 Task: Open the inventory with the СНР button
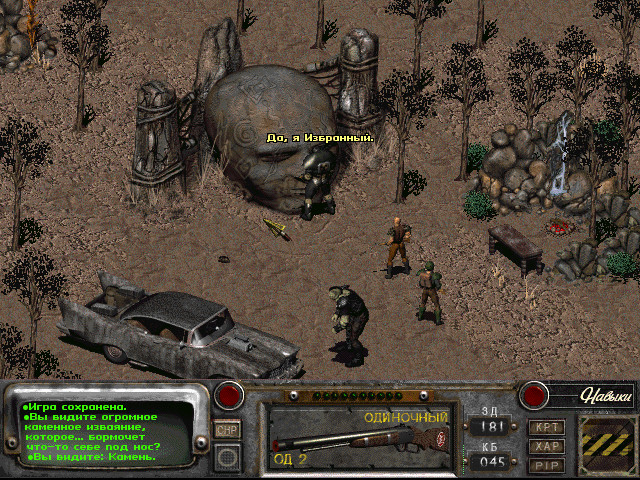tap(227, 429)
